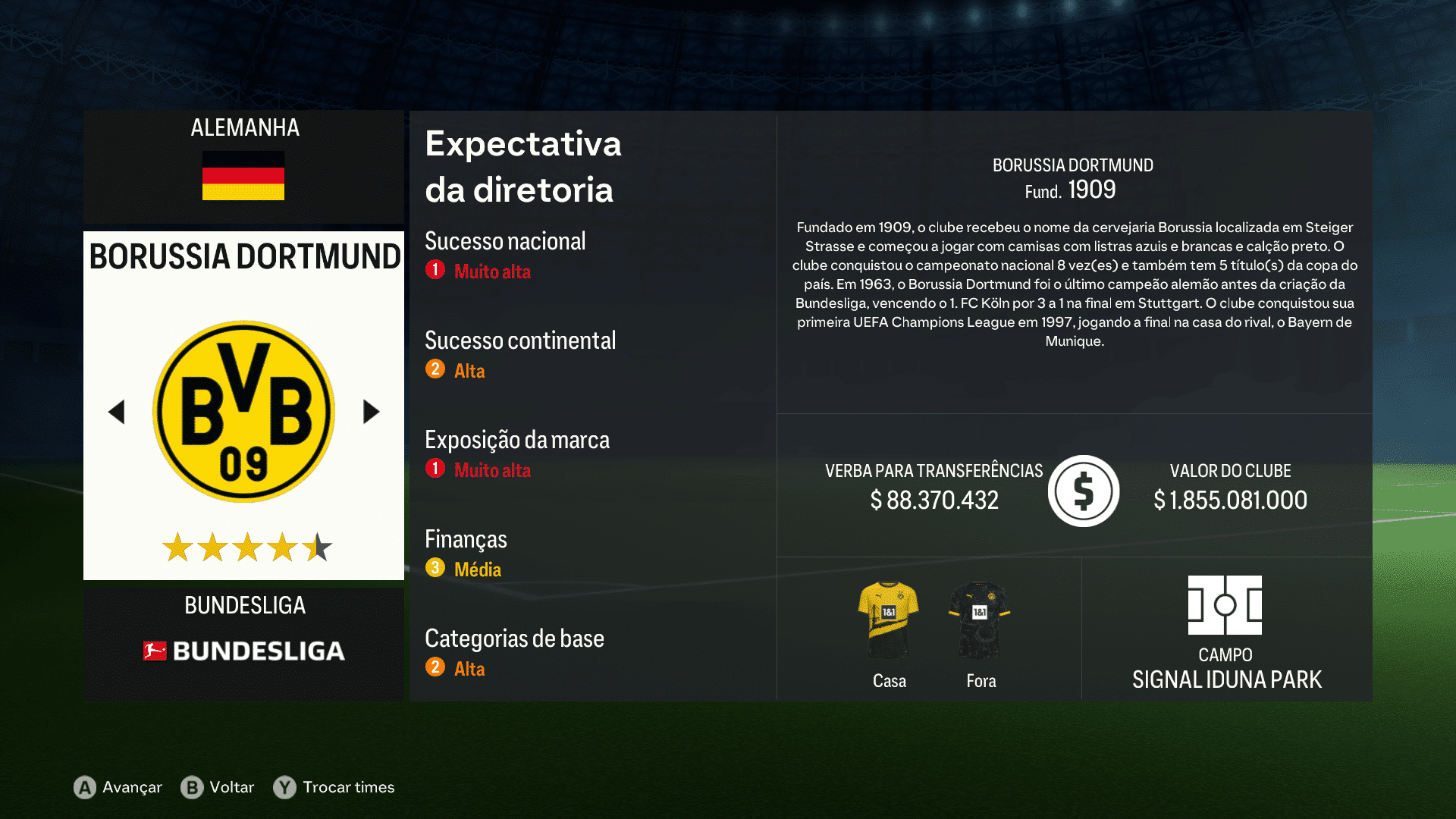Select the Fora away kit thumbnail
Image resolution: width=1456 pixels, height=819 pixels.
pyautogui.click(x=981, y=616)
